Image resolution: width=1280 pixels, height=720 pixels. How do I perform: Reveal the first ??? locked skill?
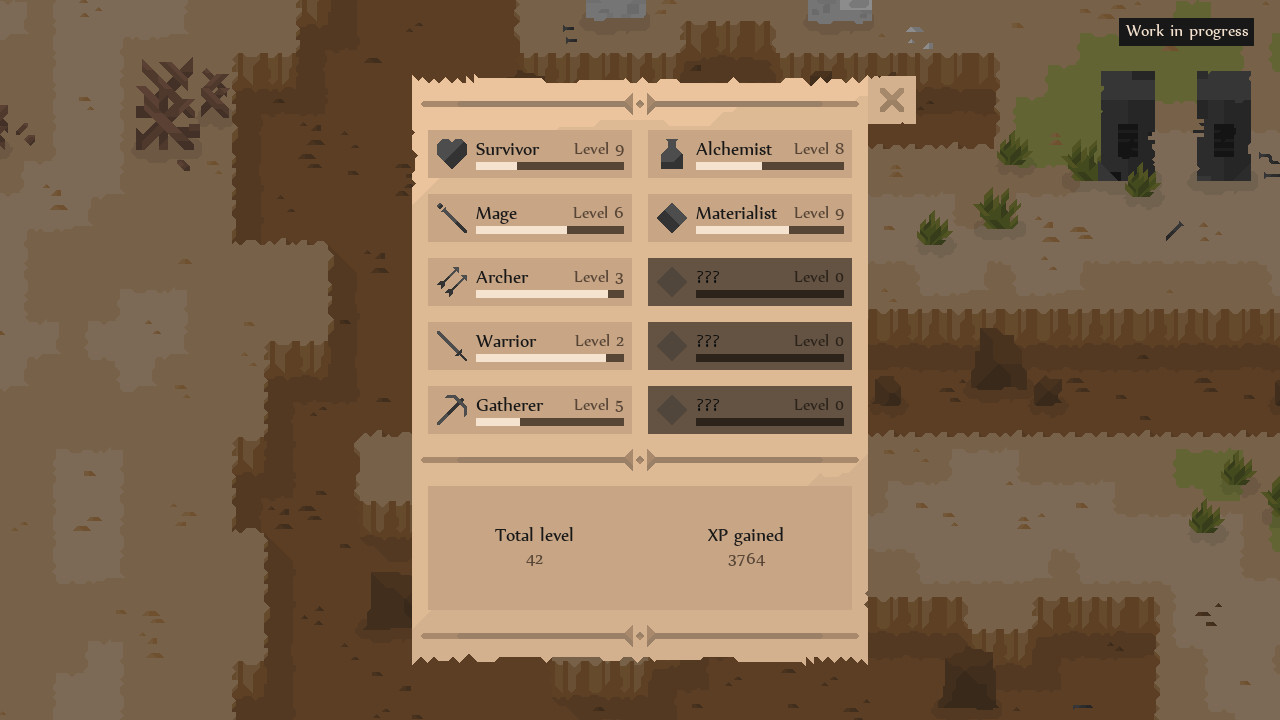pyautogui.click(x=749, y=282)
